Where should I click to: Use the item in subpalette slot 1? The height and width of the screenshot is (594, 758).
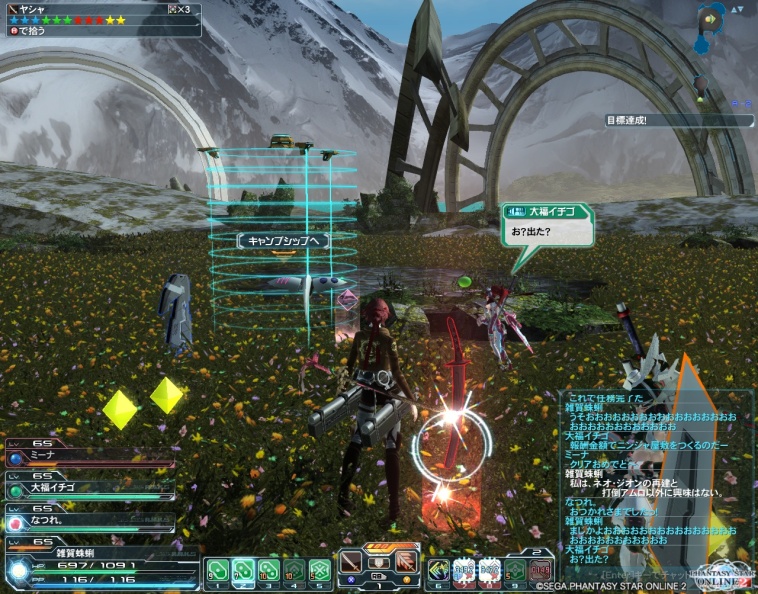pos(219,571)
